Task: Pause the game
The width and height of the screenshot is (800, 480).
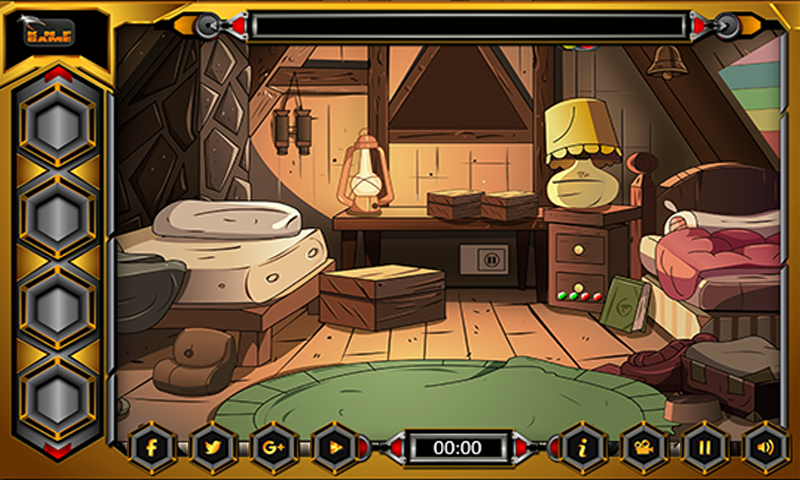Action: 704,448
